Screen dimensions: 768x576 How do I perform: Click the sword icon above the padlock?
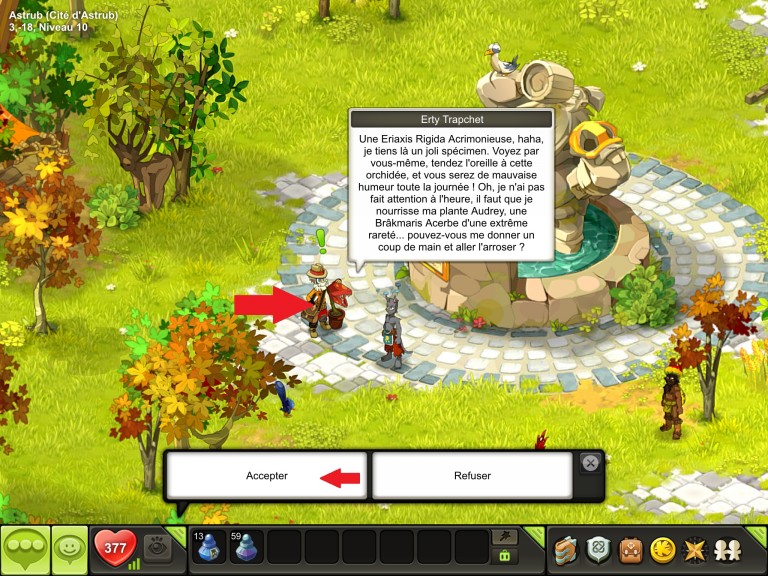click(504, 537)
